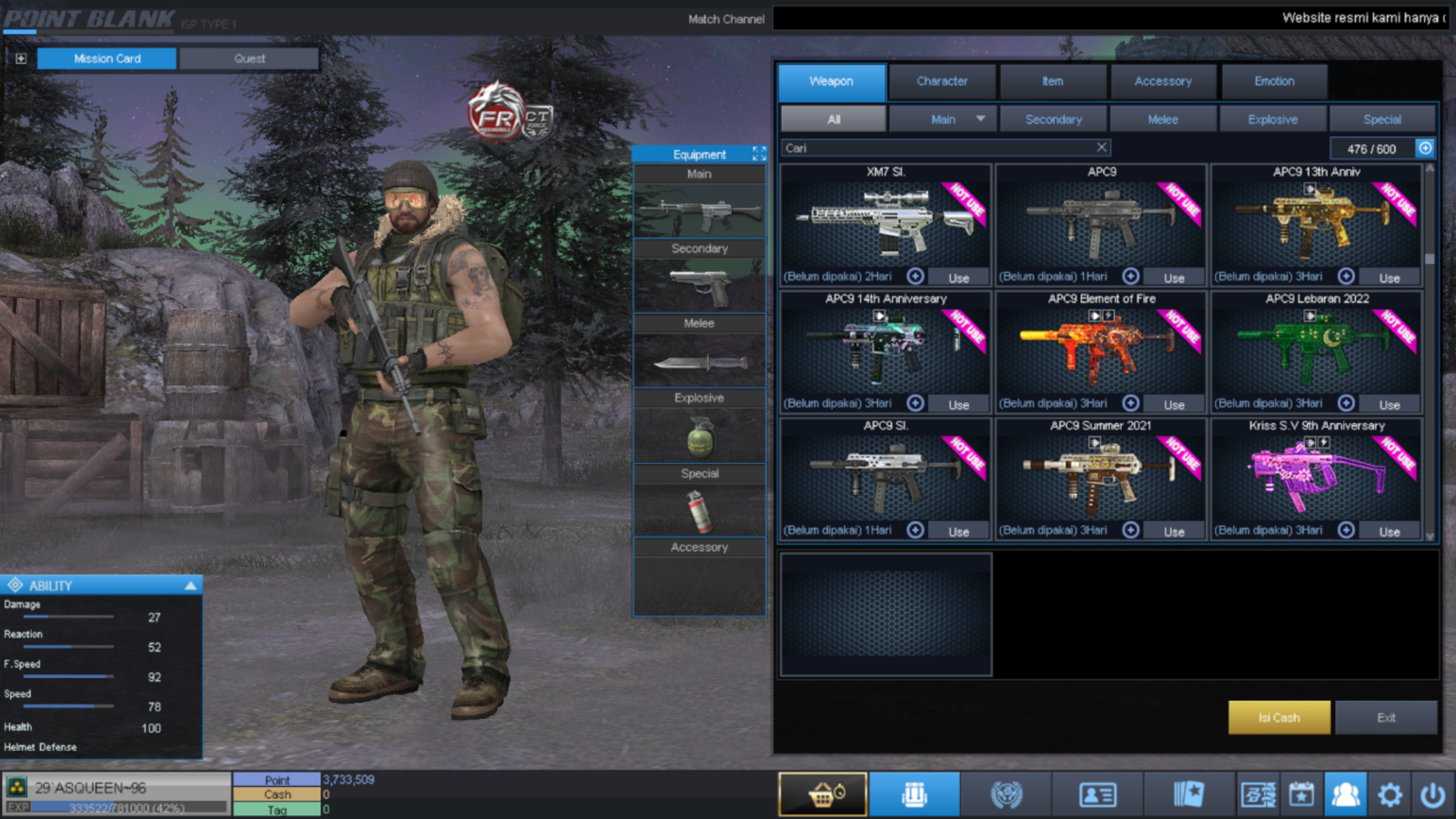
Task: Select the equipped Explosive grenade slot
Action: (699, 435)
